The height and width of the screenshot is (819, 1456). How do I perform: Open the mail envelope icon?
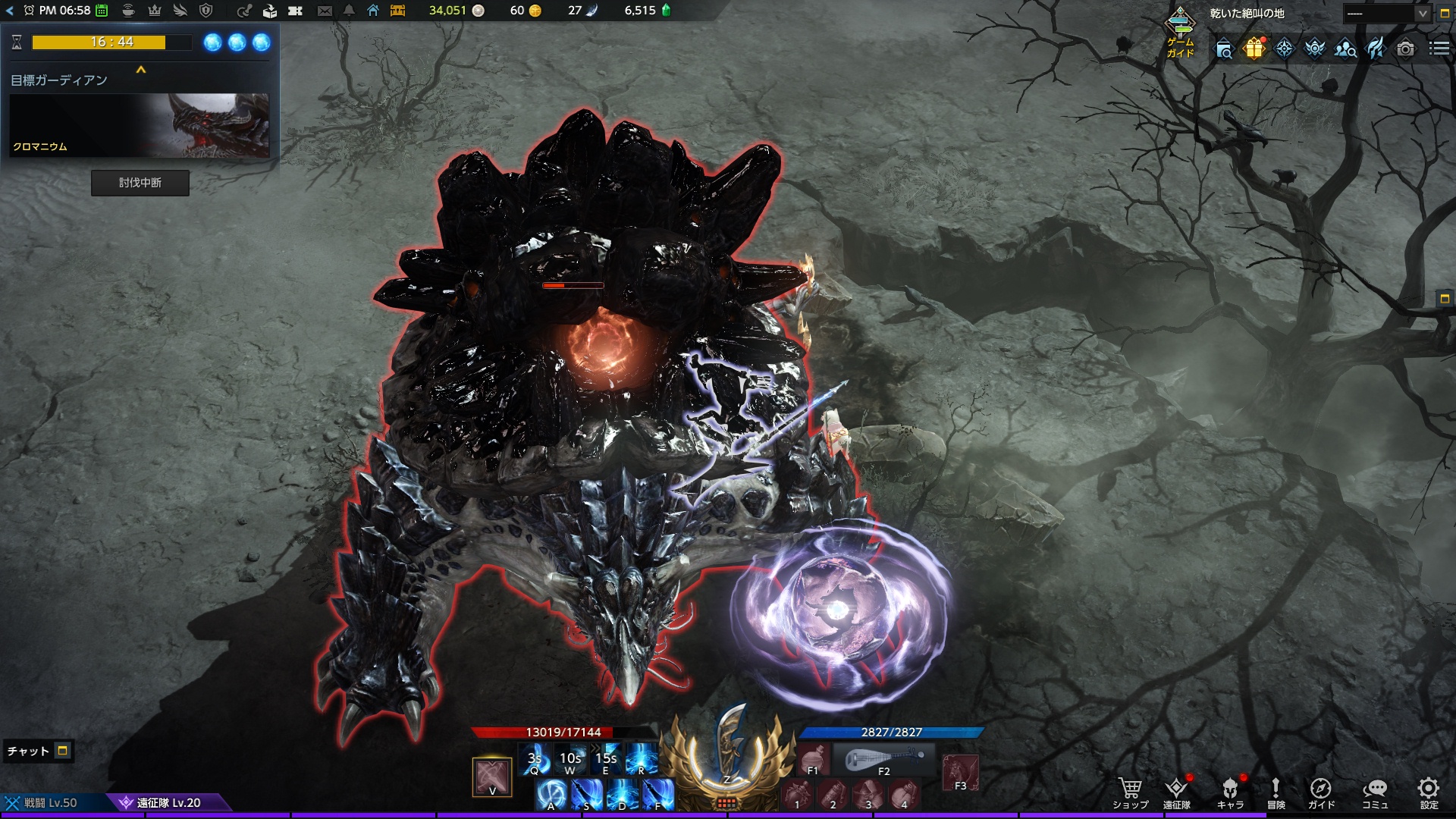point(325,11)
